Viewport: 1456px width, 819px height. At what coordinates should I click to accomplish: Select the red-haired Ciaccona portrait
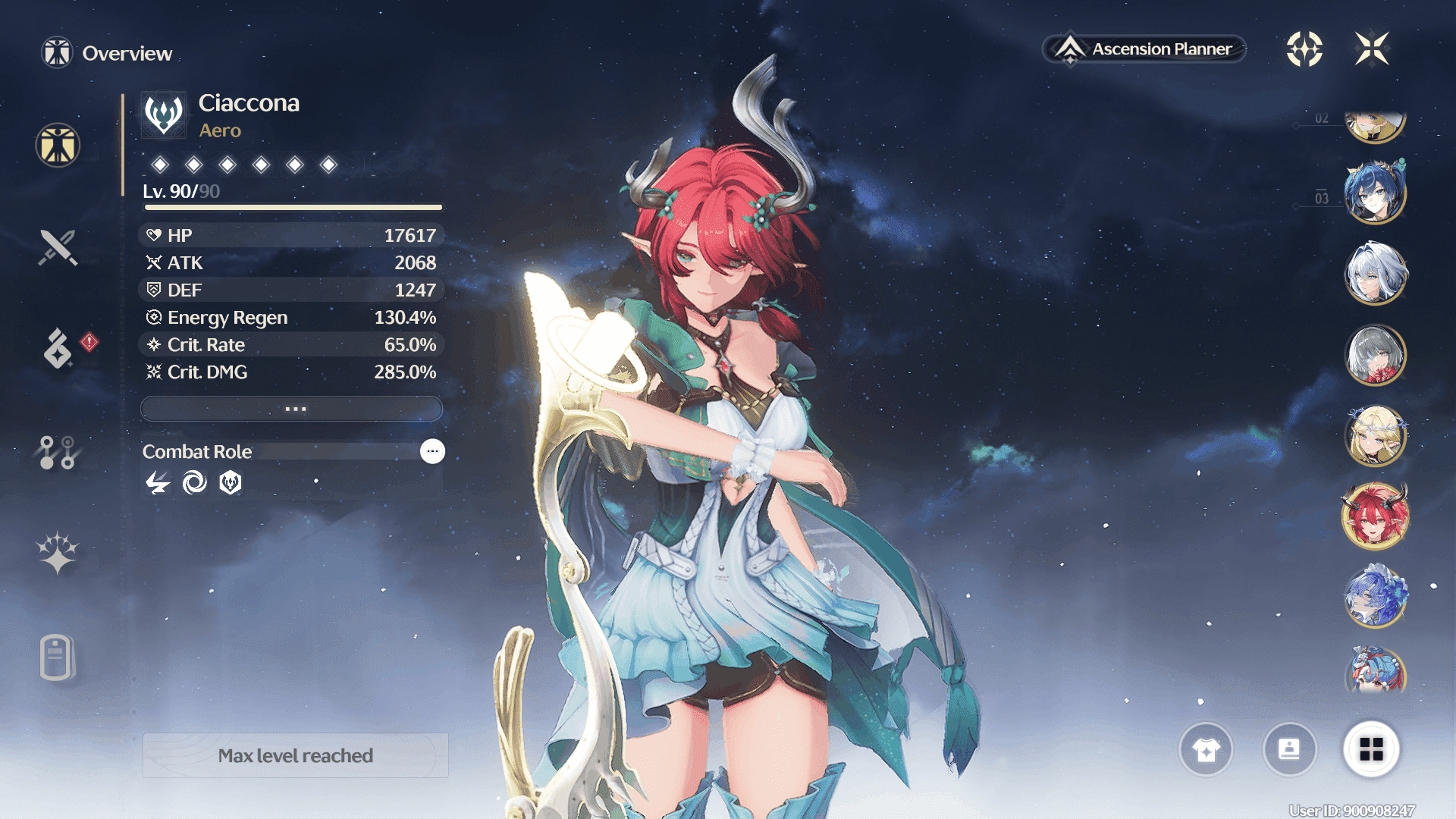click(x=1375, y=517)
